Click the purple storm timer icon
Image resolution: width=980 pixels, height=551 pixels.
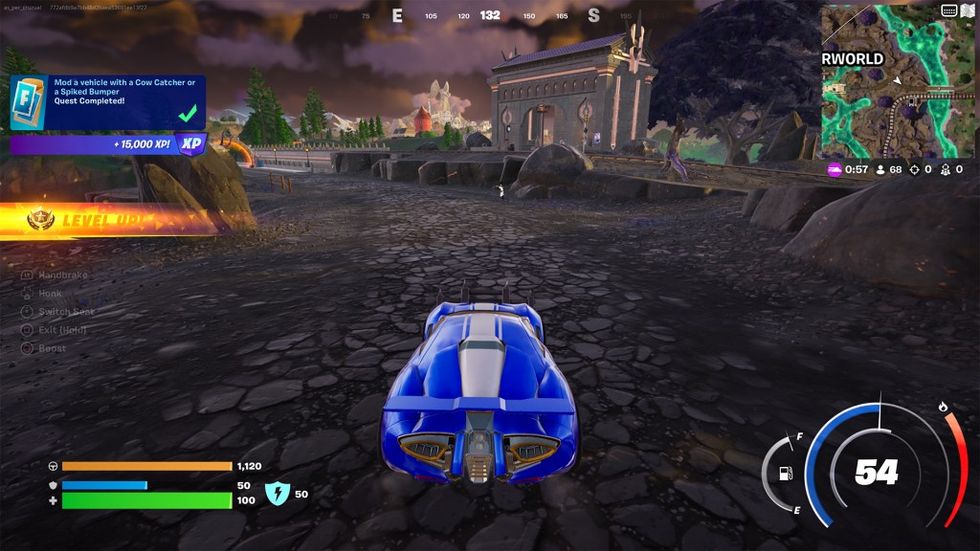834,170
